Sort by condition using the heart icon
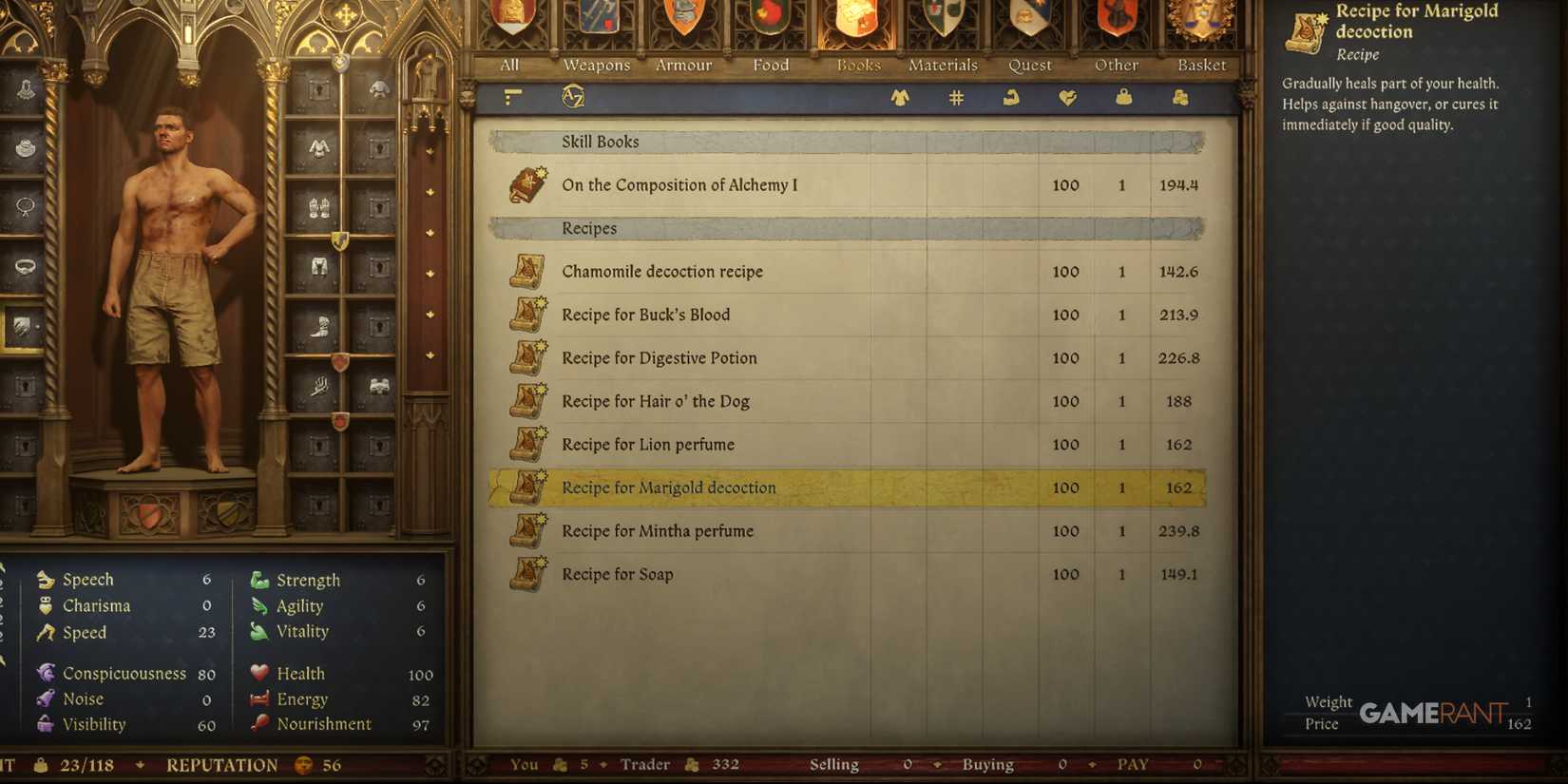The width and height of the screenshot is (1568, 784). pyautogui.click(x=1067, y=96)
